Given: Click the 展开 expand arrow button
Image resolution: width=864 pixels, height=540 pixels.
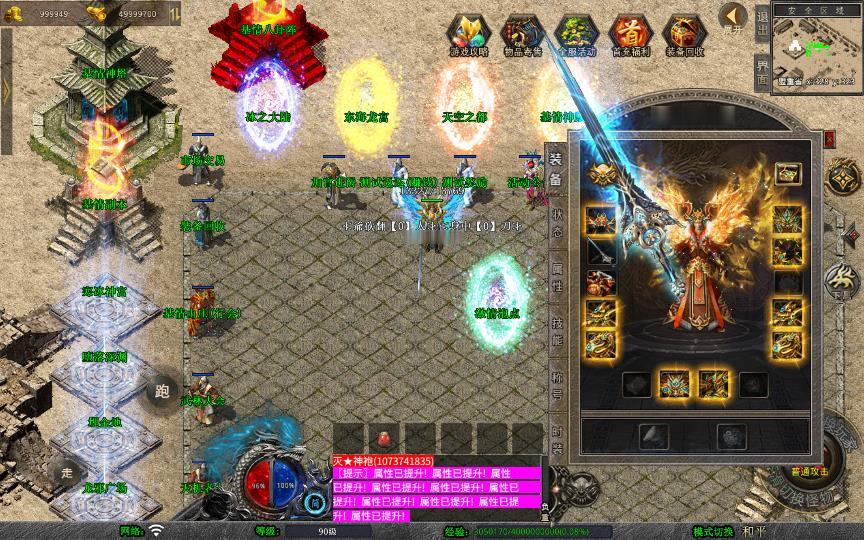Looking at the screenshot, I should (x=734, y=18).
